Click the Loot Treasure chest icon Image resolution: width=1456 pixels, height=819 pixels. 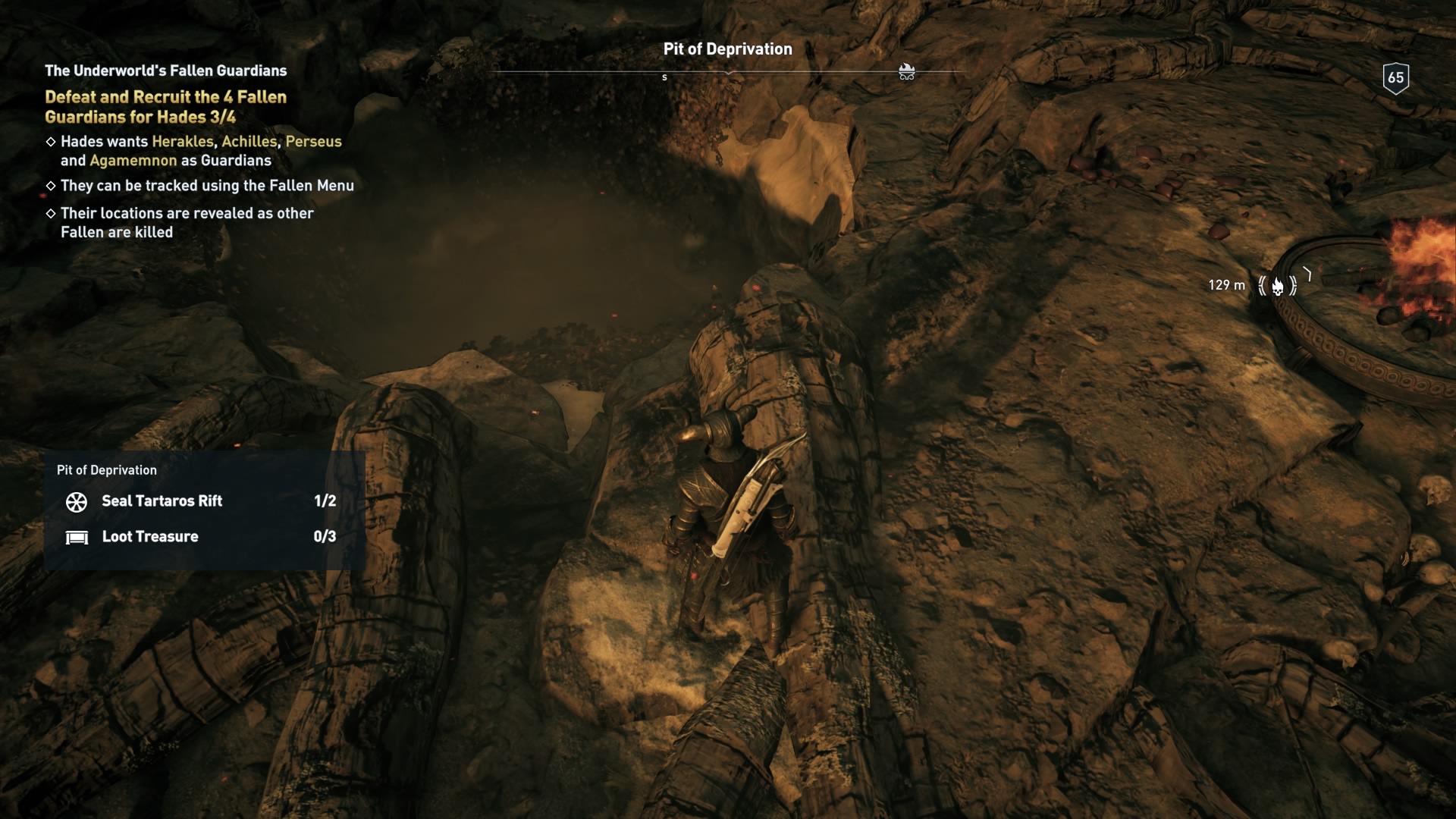[x=77, y=537]
